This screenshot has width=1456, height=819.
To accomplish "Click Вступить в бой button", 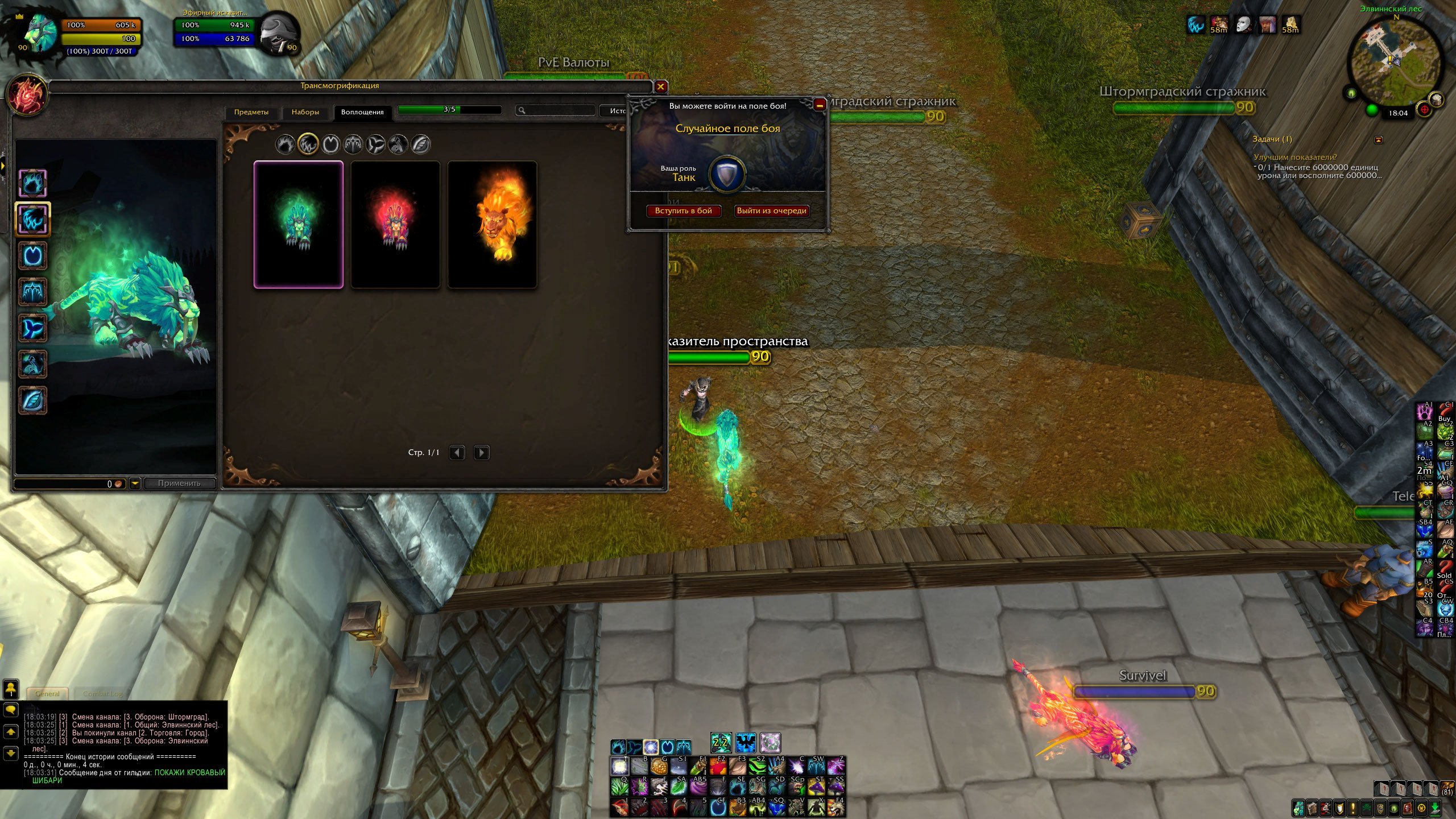I will [x=683, y=210].
